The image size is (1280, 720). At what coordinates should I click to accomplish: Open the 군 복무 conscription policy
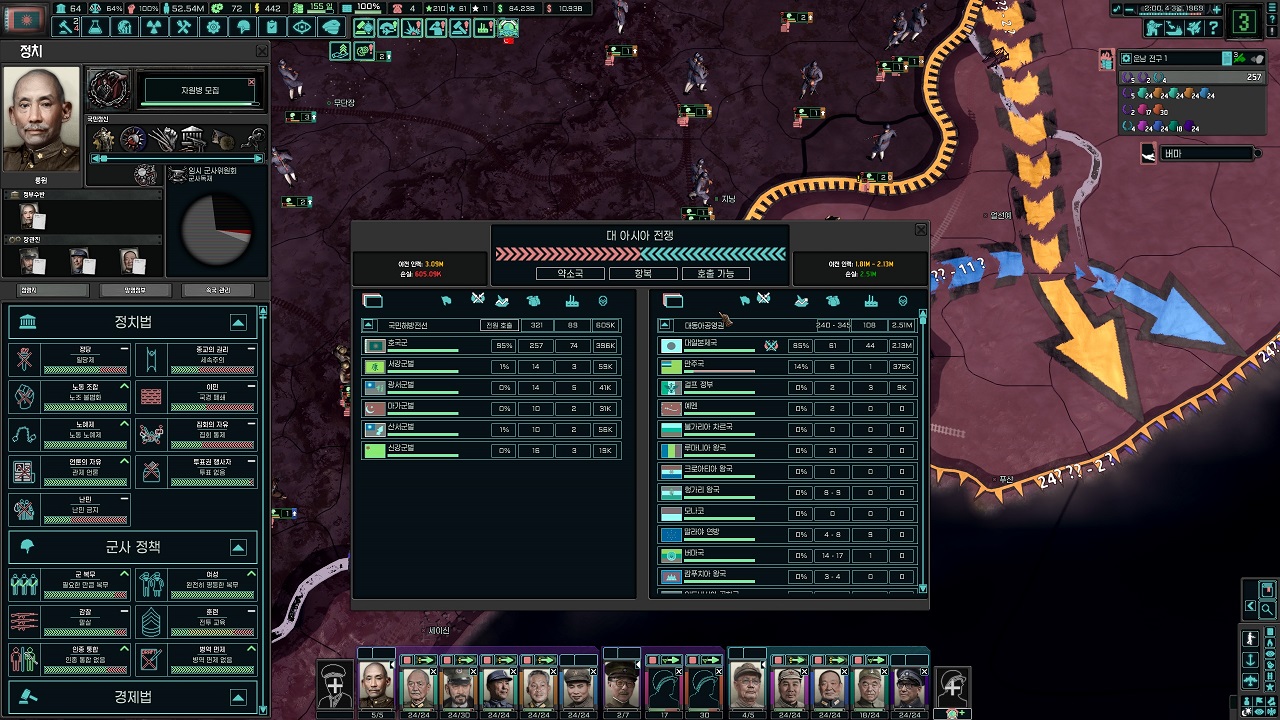coord(70,583)
